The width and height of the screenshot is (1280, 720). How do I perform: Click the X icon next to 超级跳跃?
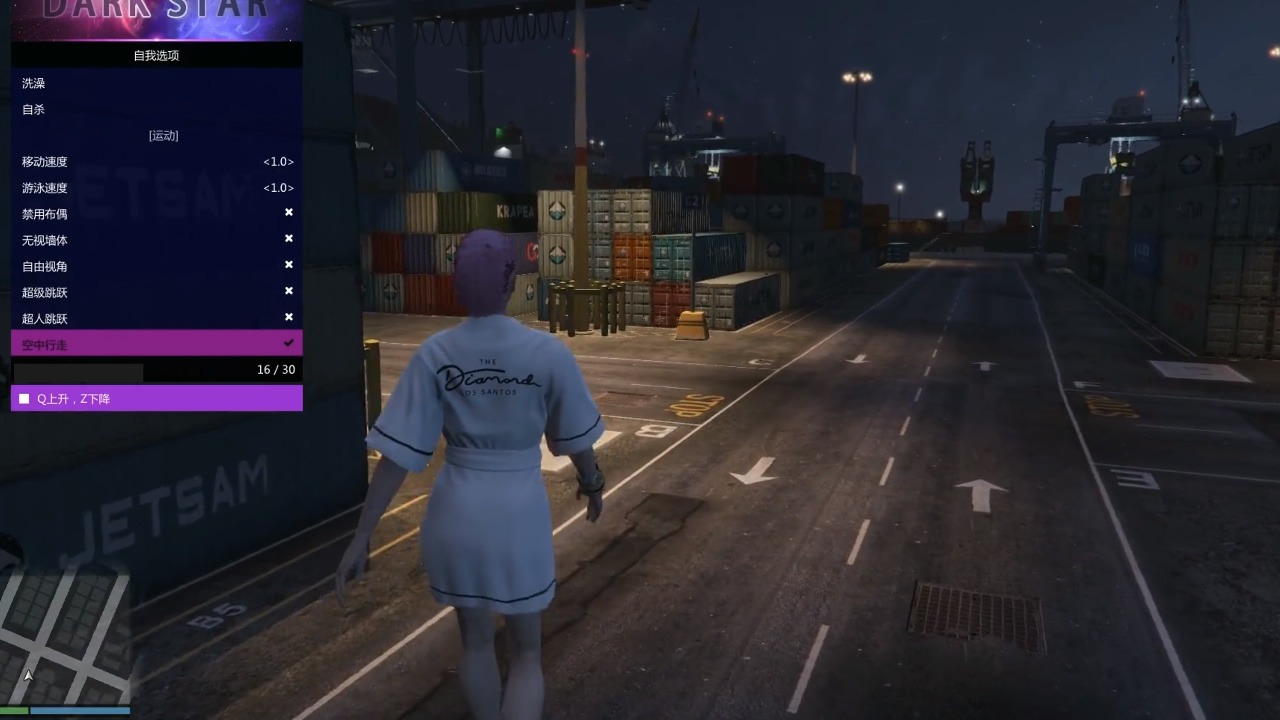289,291
